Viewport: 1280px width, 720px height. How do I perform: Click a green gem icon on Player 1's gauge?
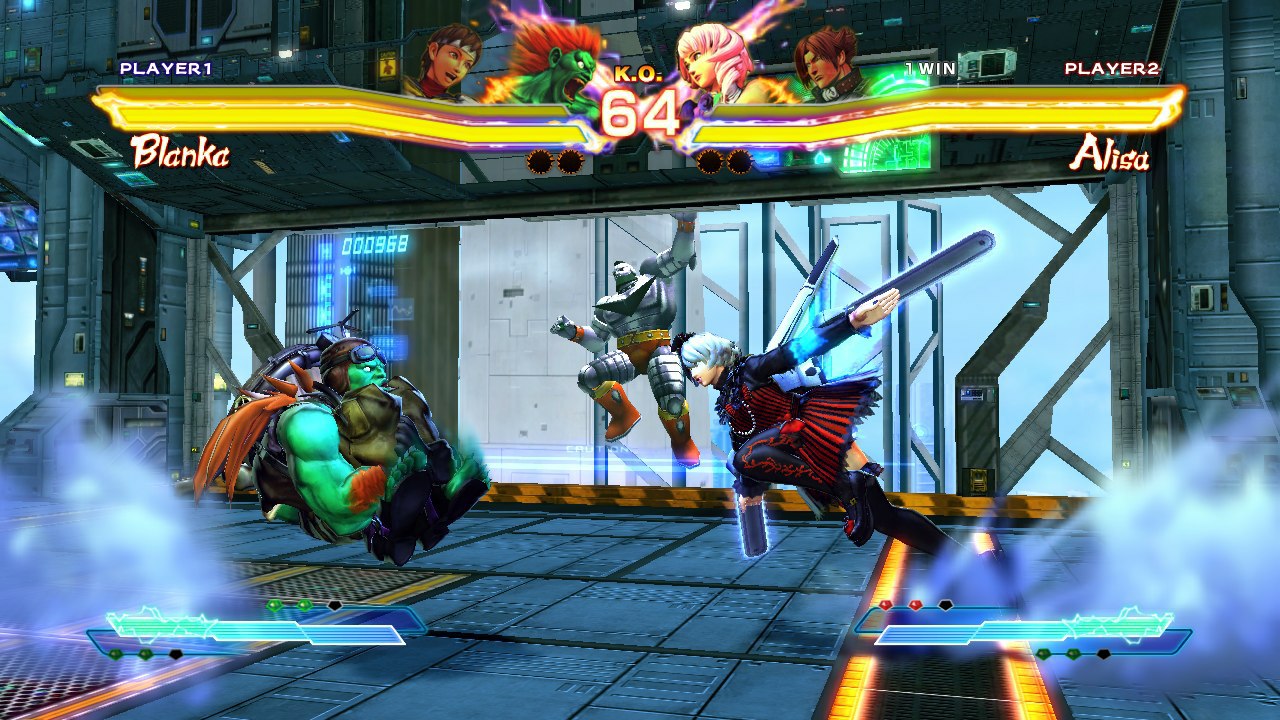click(275, 604)
